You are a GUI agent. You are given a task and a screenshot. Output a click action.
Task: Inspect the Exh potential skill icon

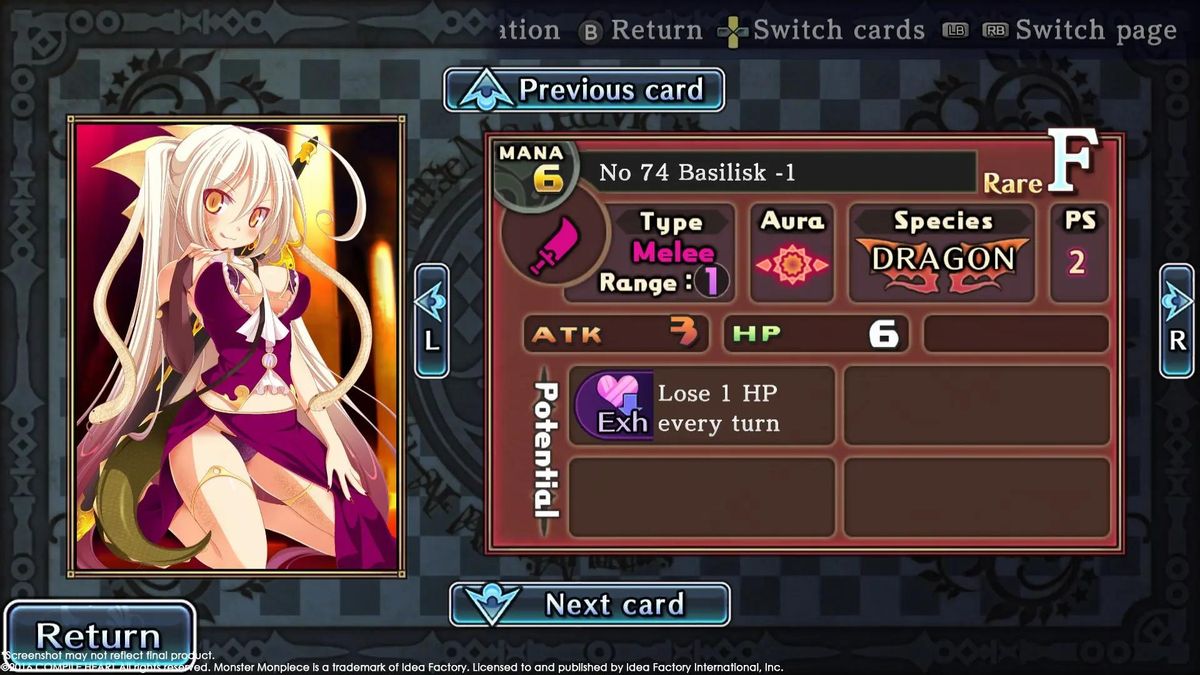(612, 405)
